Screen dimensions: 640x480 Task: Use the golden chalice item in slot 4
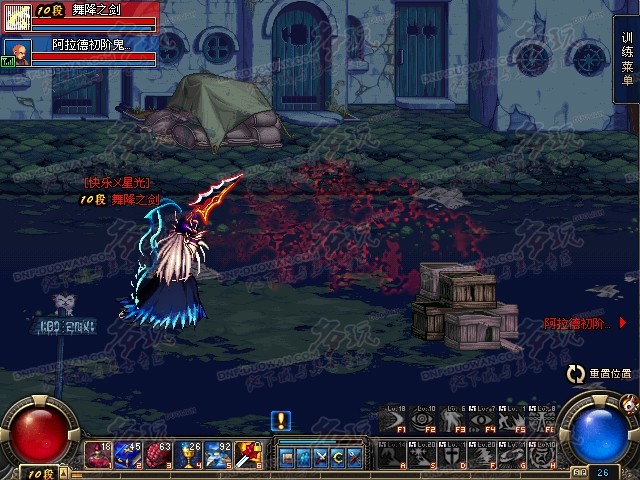187,455
